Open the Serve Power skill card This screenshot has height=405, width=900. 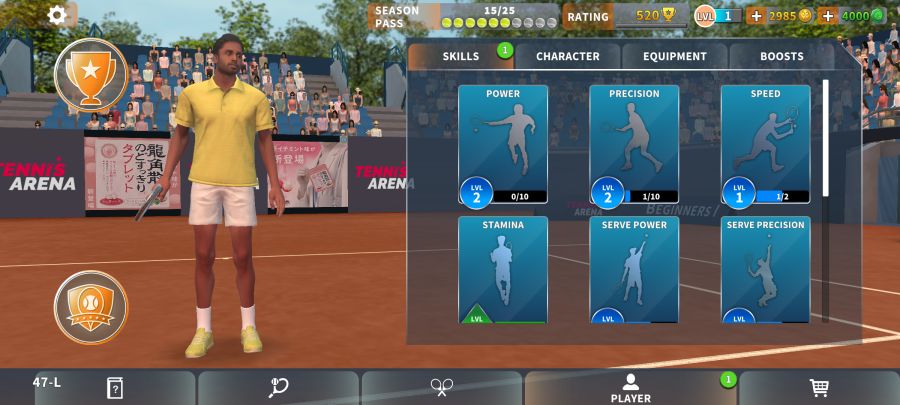pyautogui.click(x=634, y=270)
